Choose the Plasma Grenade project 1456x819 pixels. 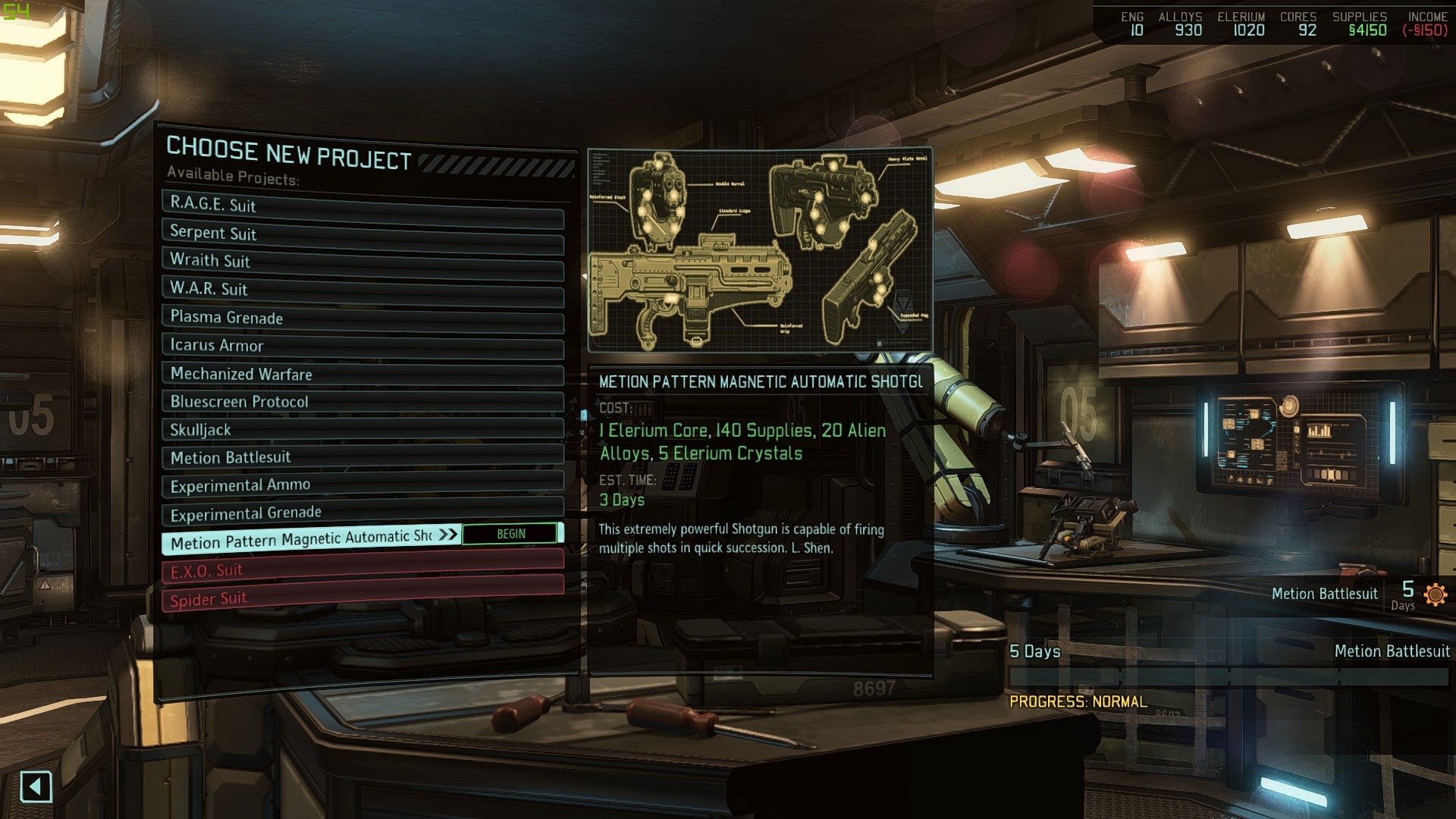click(x=362, y=318)
